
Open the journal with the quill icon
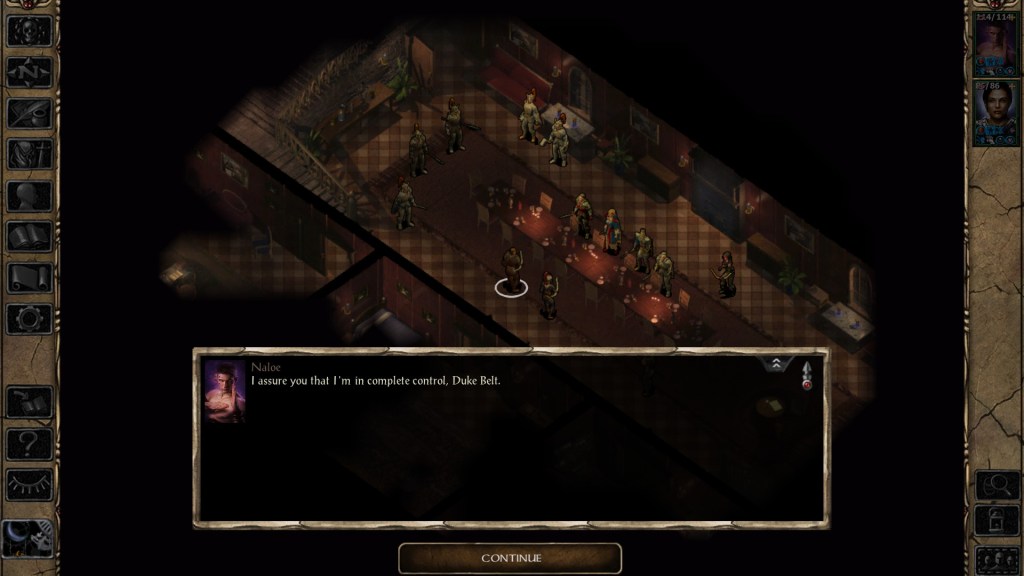click(x=29, y=113)
